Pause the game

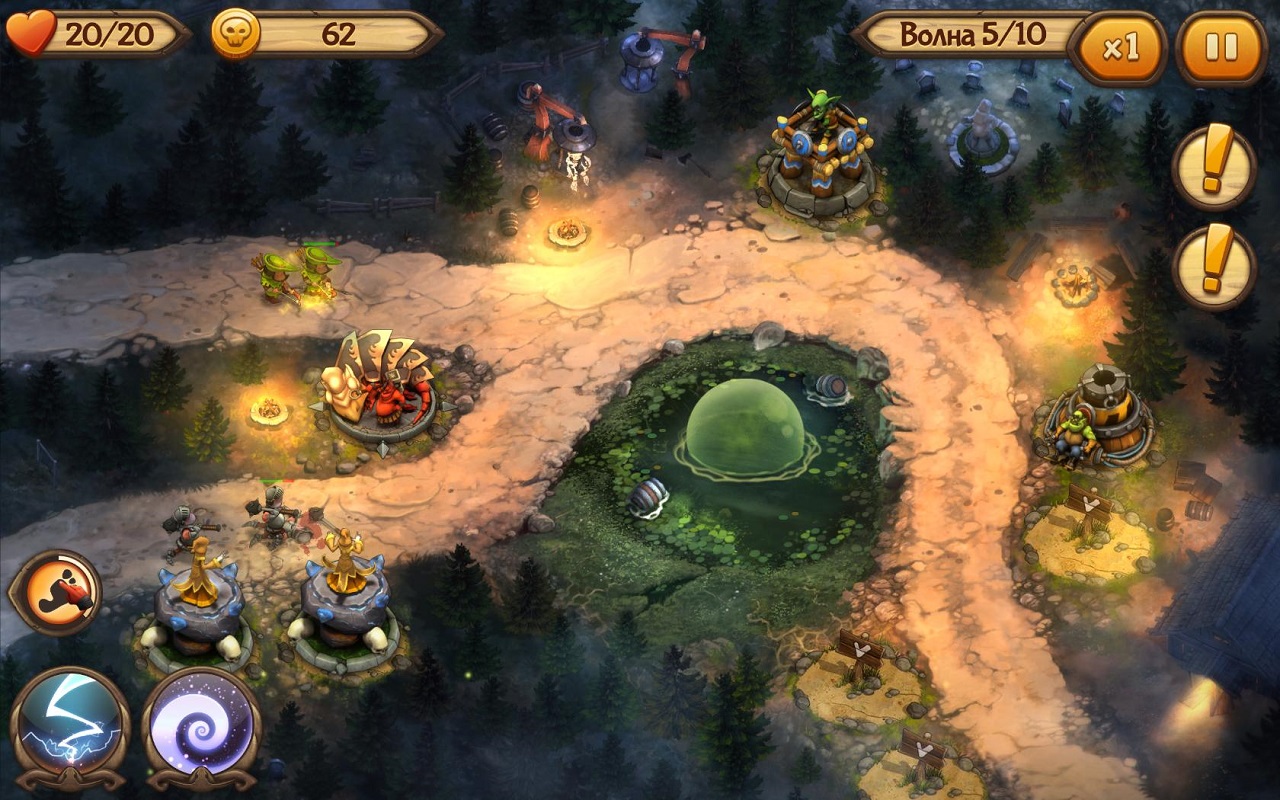pyautogui.click(x=1221, y=47)
